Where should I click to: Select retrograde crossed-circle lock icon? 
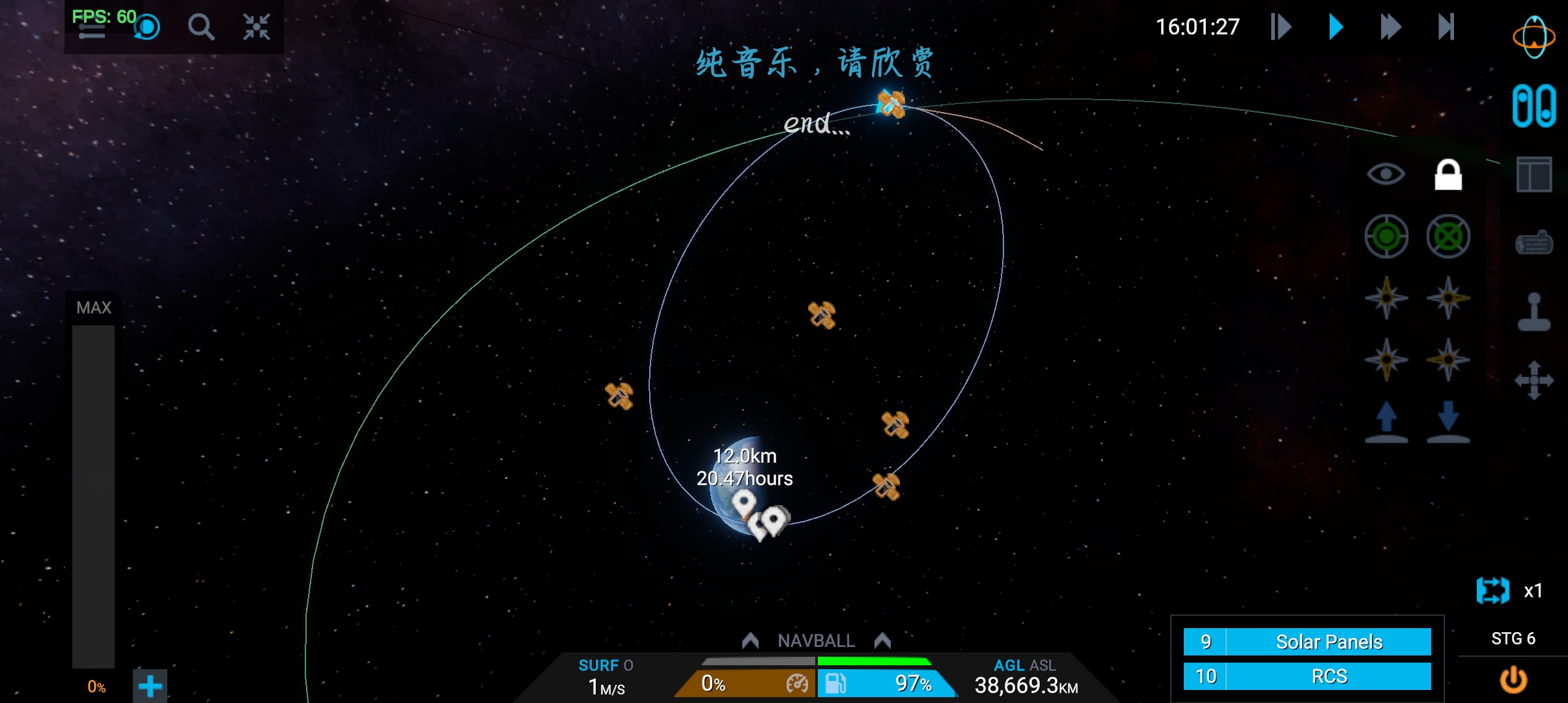[x=1448, y=236]
